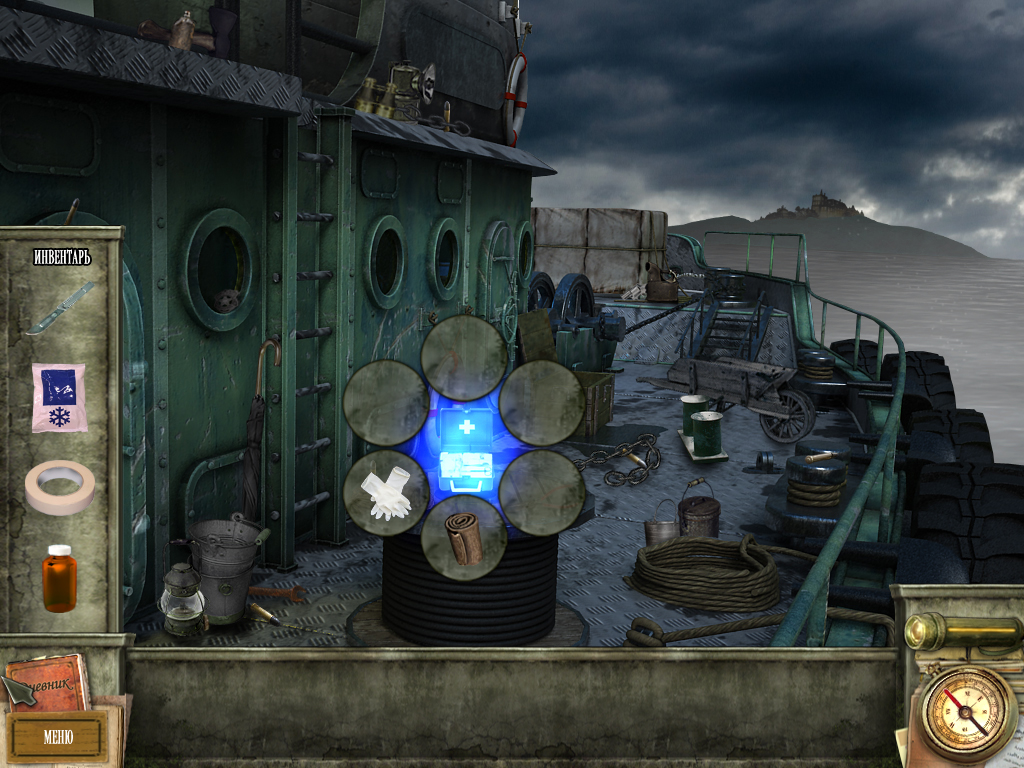Click the white gloves slot
This screenshot has height=768, width=1024.
tap(386, 492)
